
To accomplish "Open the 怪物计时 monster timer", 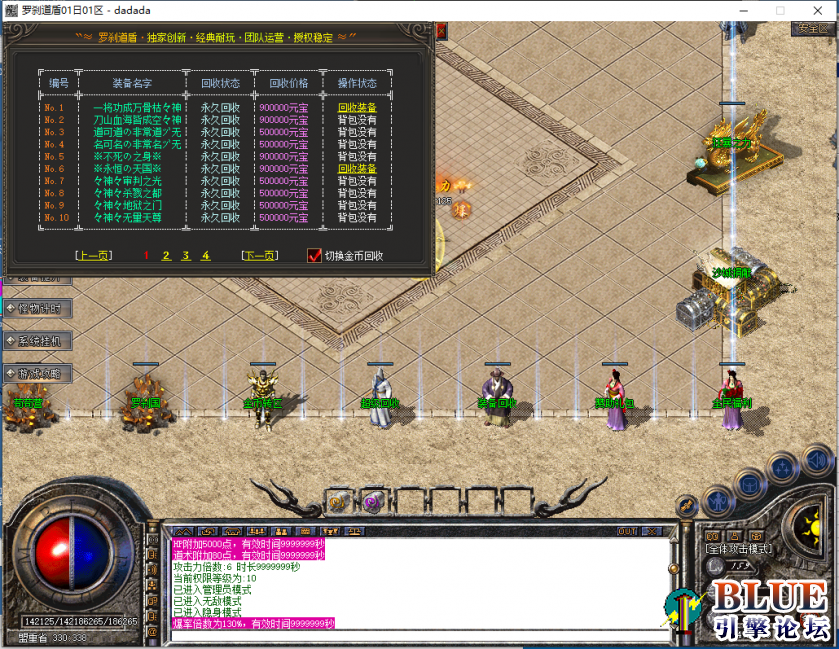I will [38, 308].
